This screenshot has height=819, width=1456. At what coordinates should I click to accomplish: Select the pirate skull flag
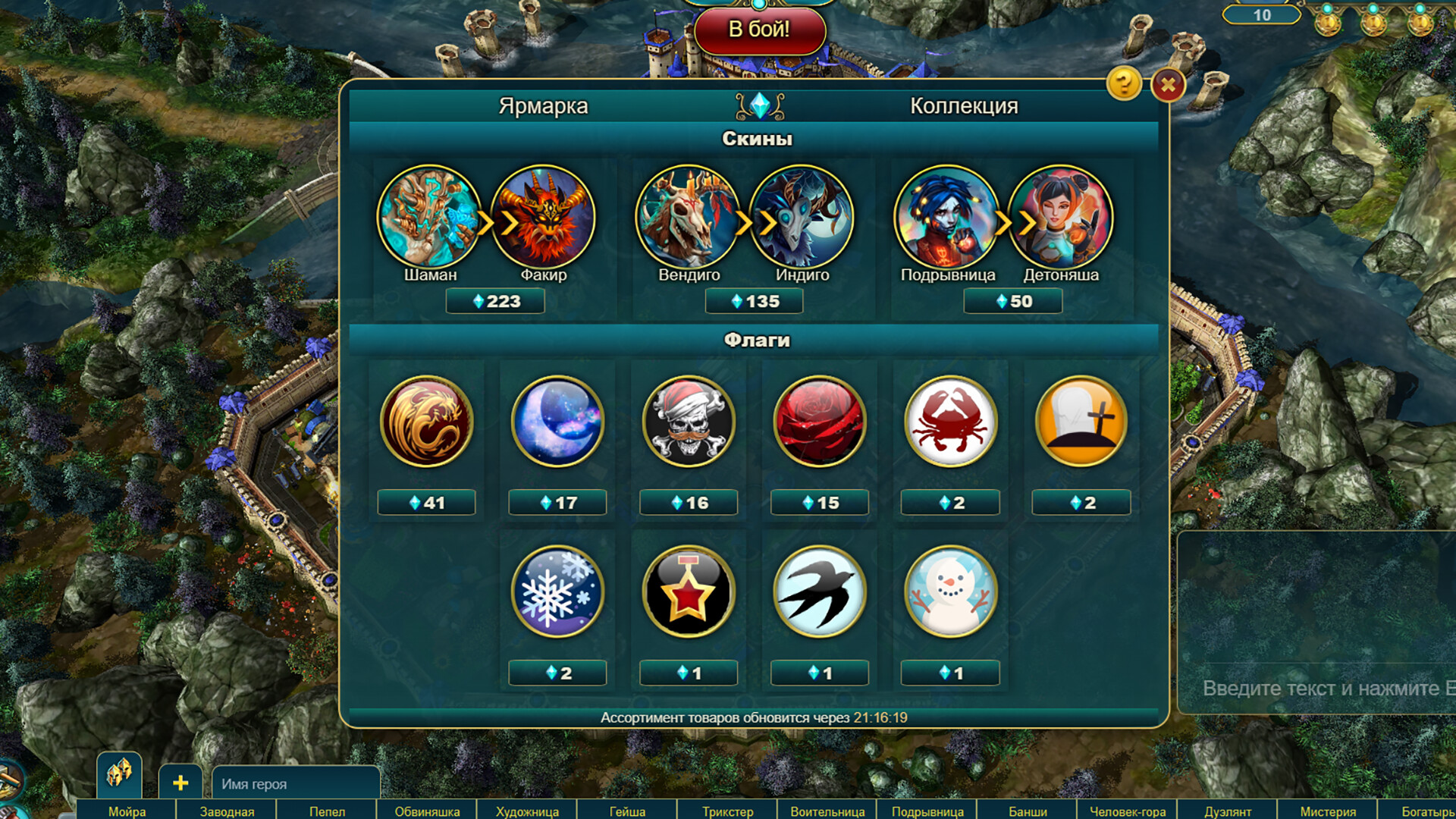tap(689, 423)
